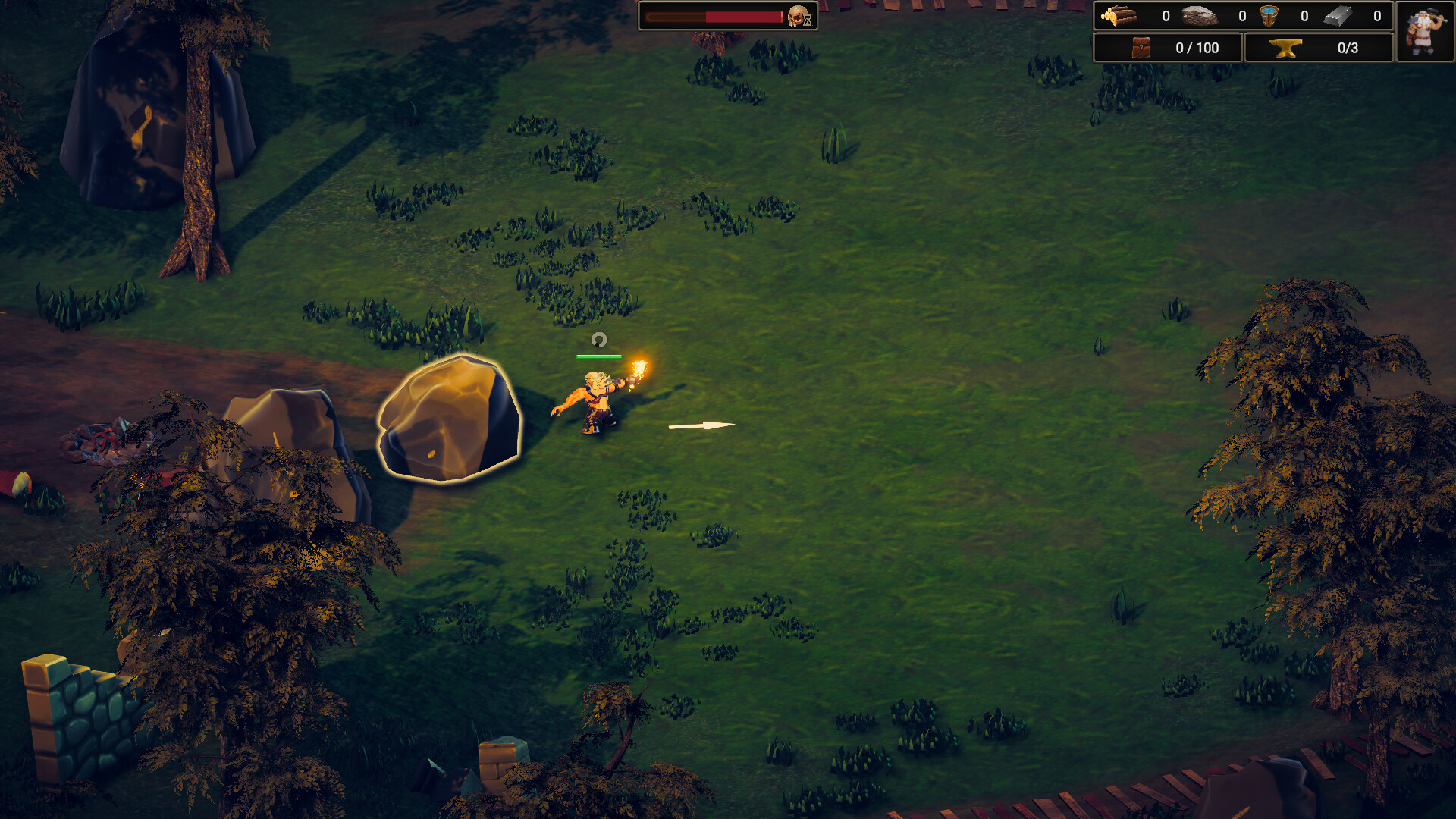Click the 0/3 anvil counter

[1348, 47]
